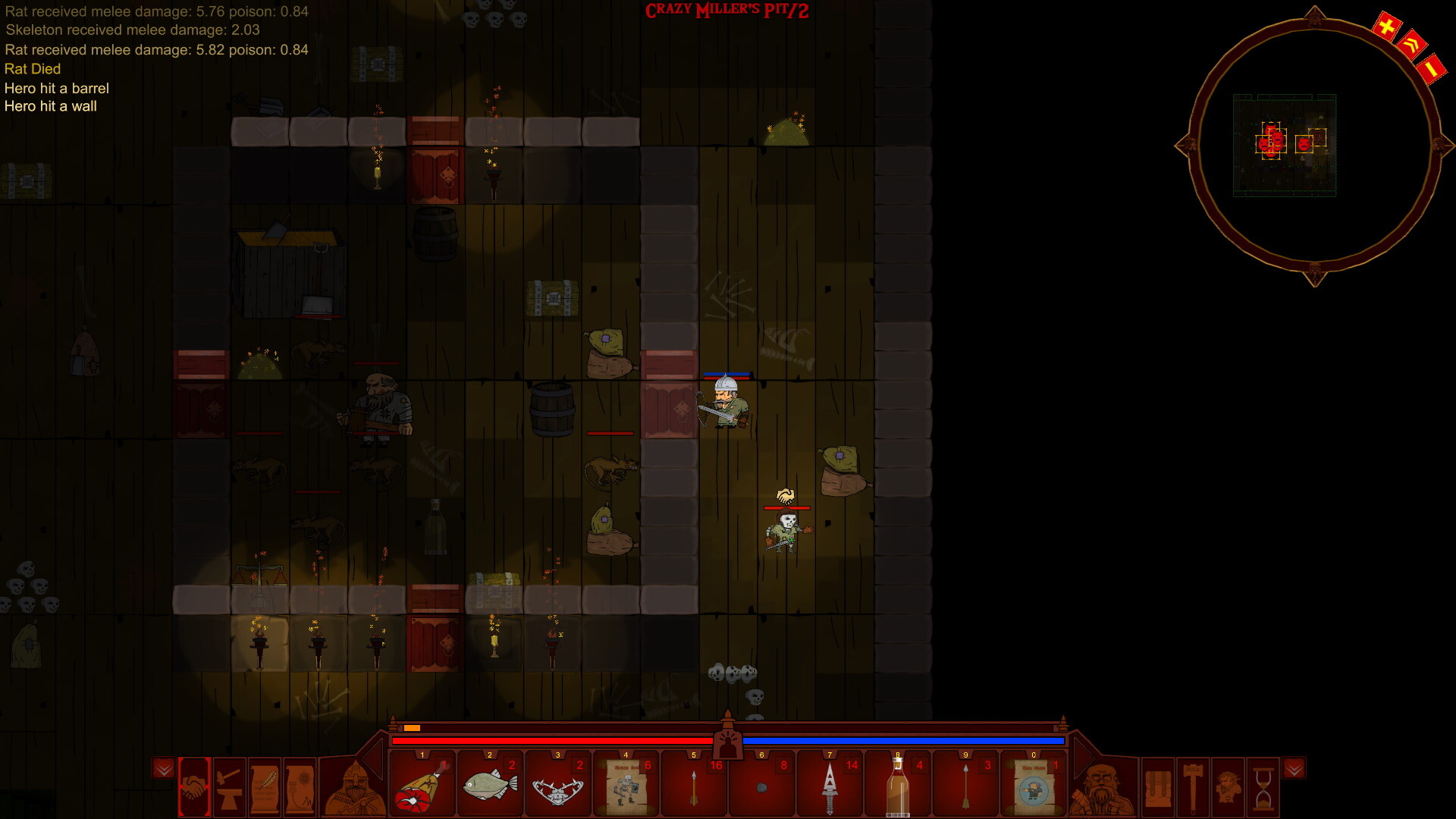
Task: Select the handshake trade icon
Action: [x=193, y=787]
